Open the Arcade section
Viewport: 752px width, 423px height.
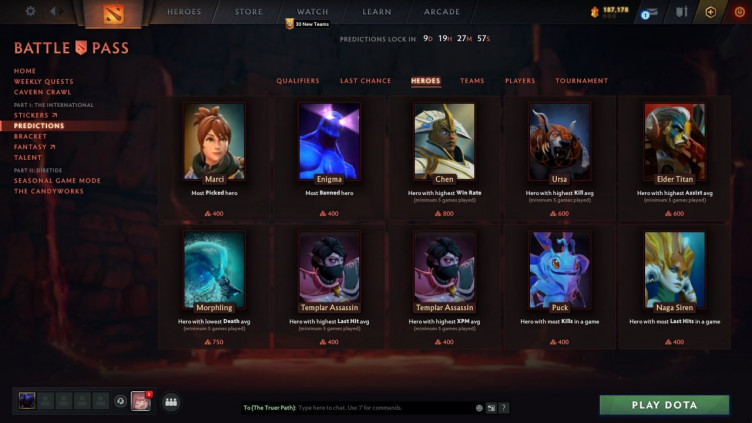tap(441, 12)
